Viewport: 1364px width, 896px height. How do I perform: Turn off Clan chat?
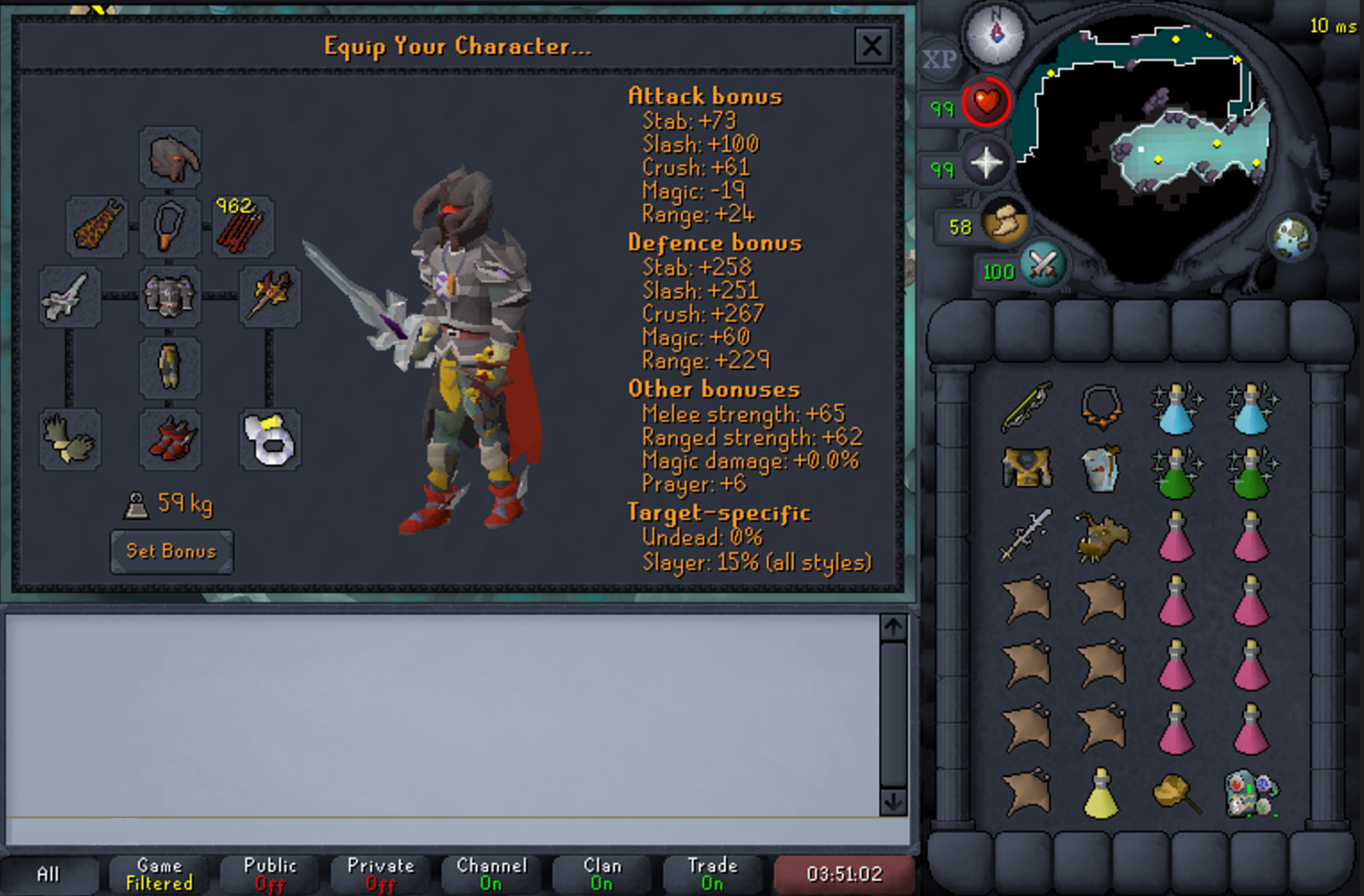click(x=602, y=873)
